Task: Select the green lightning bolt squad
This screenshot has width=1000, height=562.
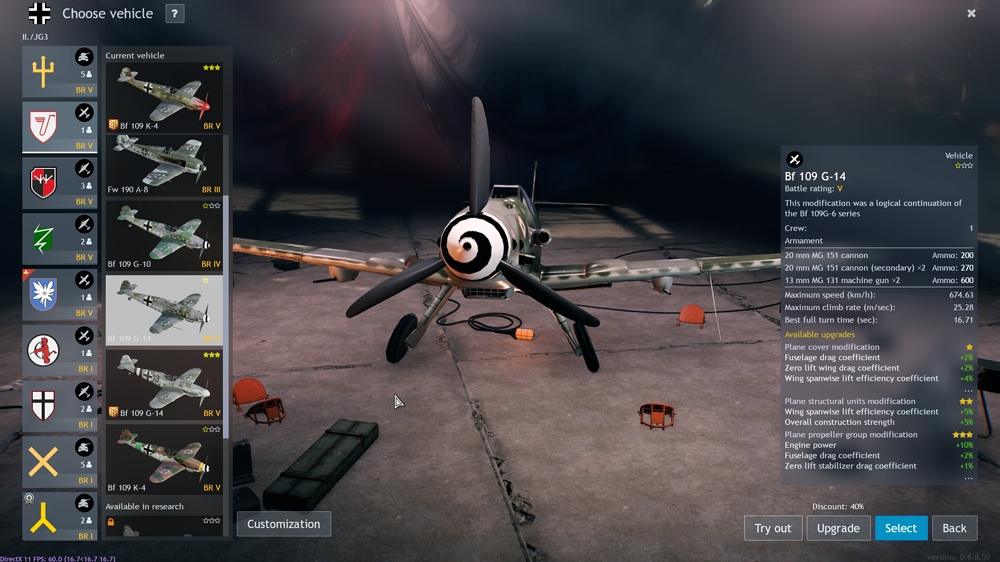Action: click(x=60, y=238)
